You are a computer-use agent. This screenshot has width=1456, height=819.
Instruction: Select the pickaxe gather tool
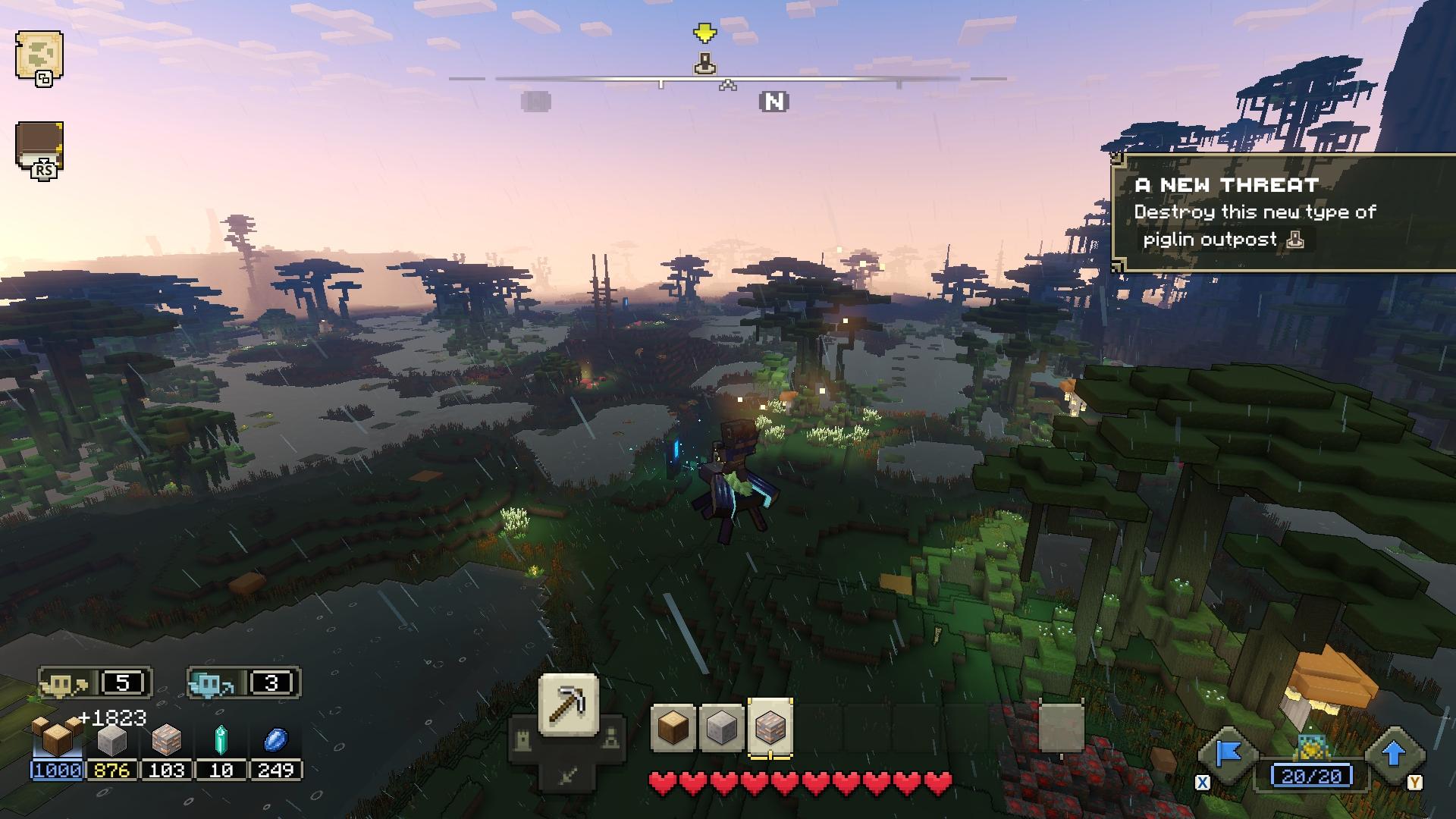[x=568, y=705]
